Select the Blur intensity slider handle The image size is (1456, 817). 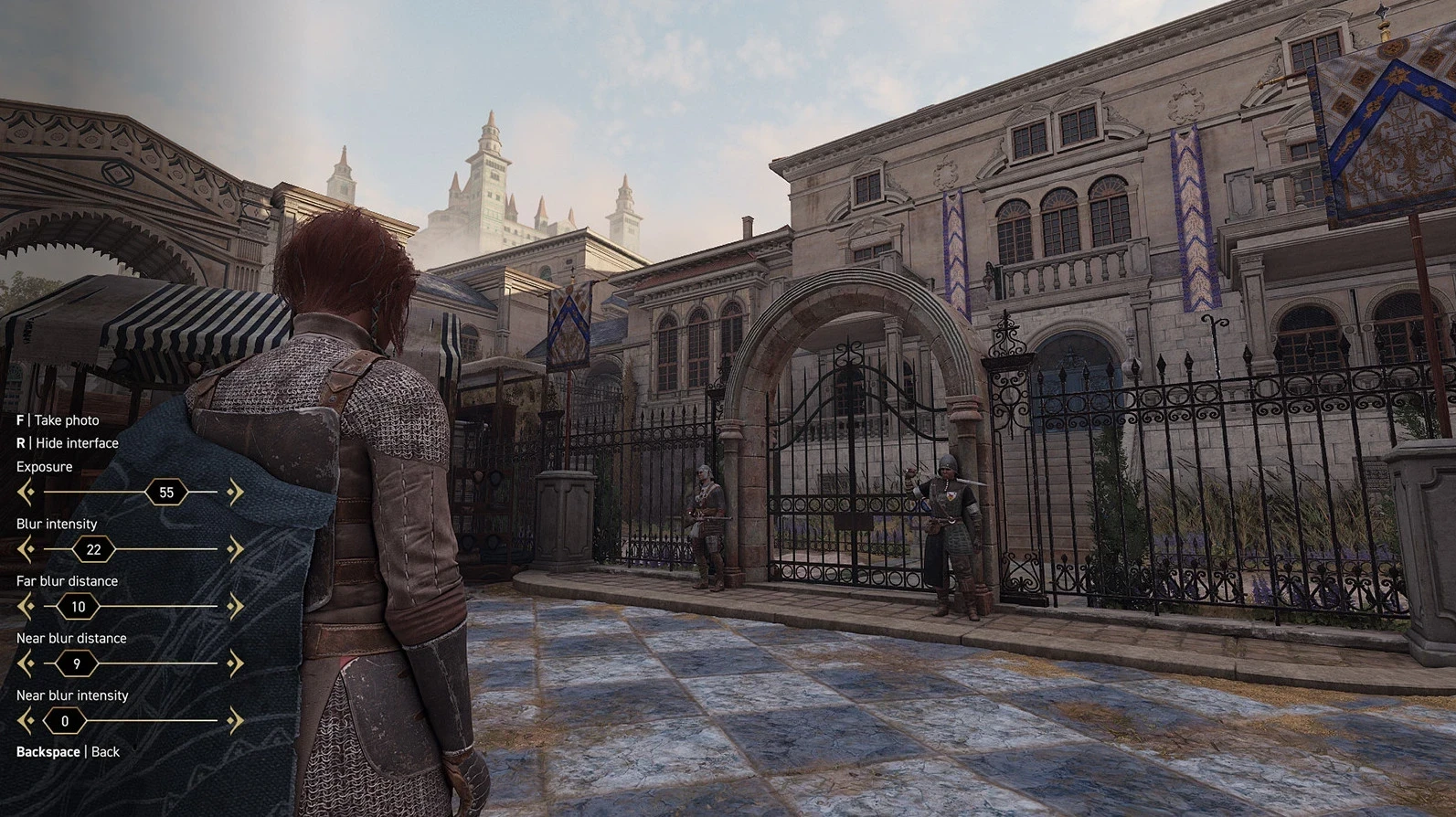point(93,549)
